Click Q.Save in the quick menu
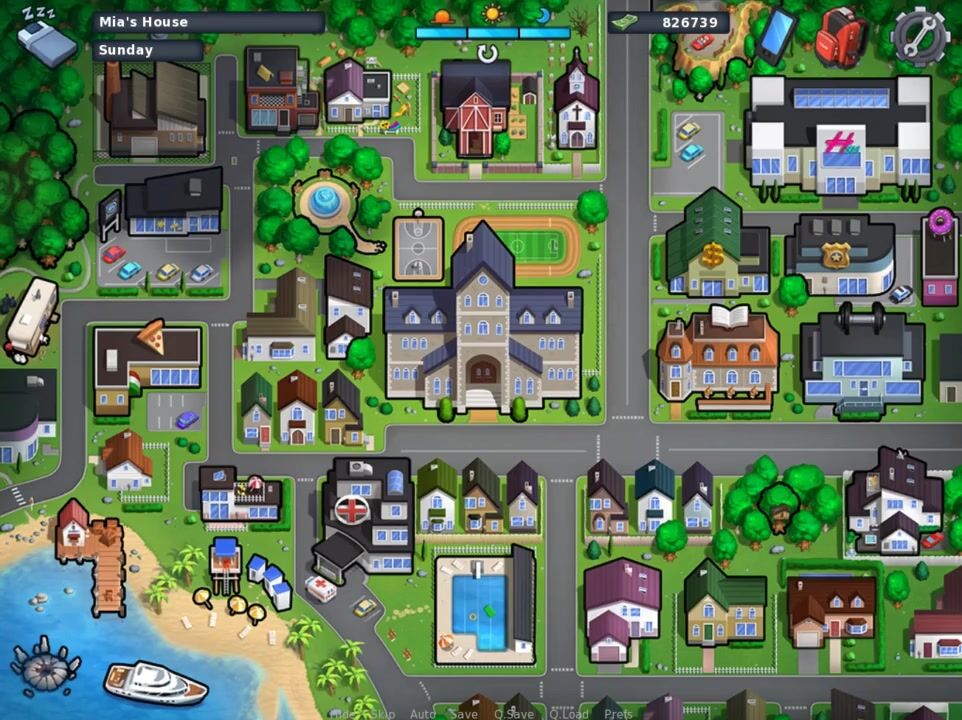This screenshot has width=962, height=720. [513, 714]
